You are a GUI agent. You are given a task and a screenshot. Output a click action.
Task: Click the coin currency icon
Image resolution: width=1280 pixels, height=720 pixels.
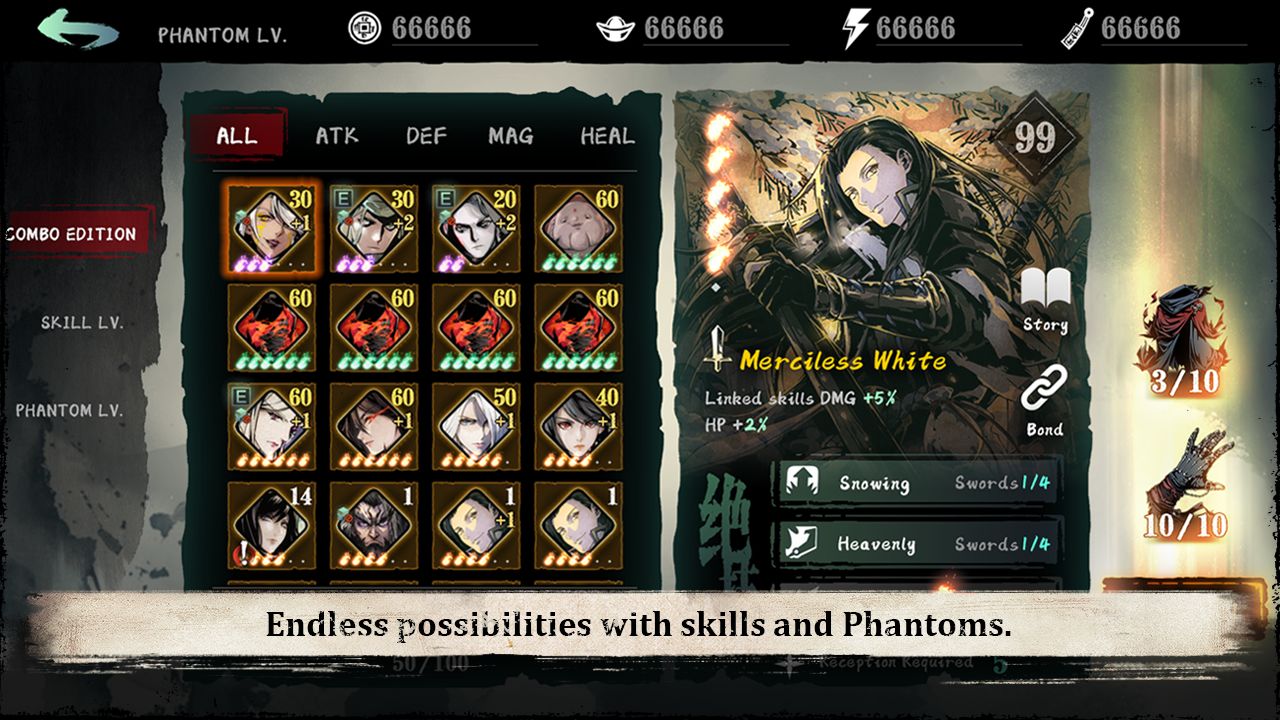pos(364,26)
